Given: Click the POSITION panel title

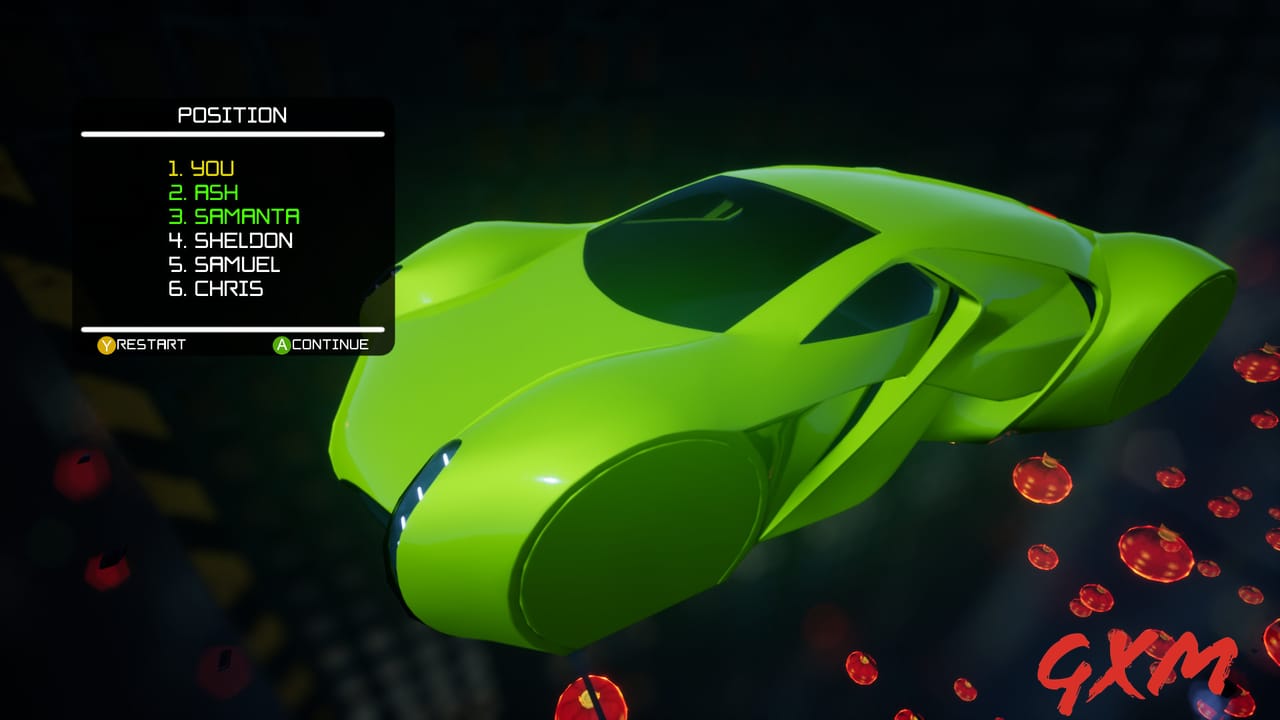Looking at the screenshot, I should pyautogui.click(x=232, y=115).
